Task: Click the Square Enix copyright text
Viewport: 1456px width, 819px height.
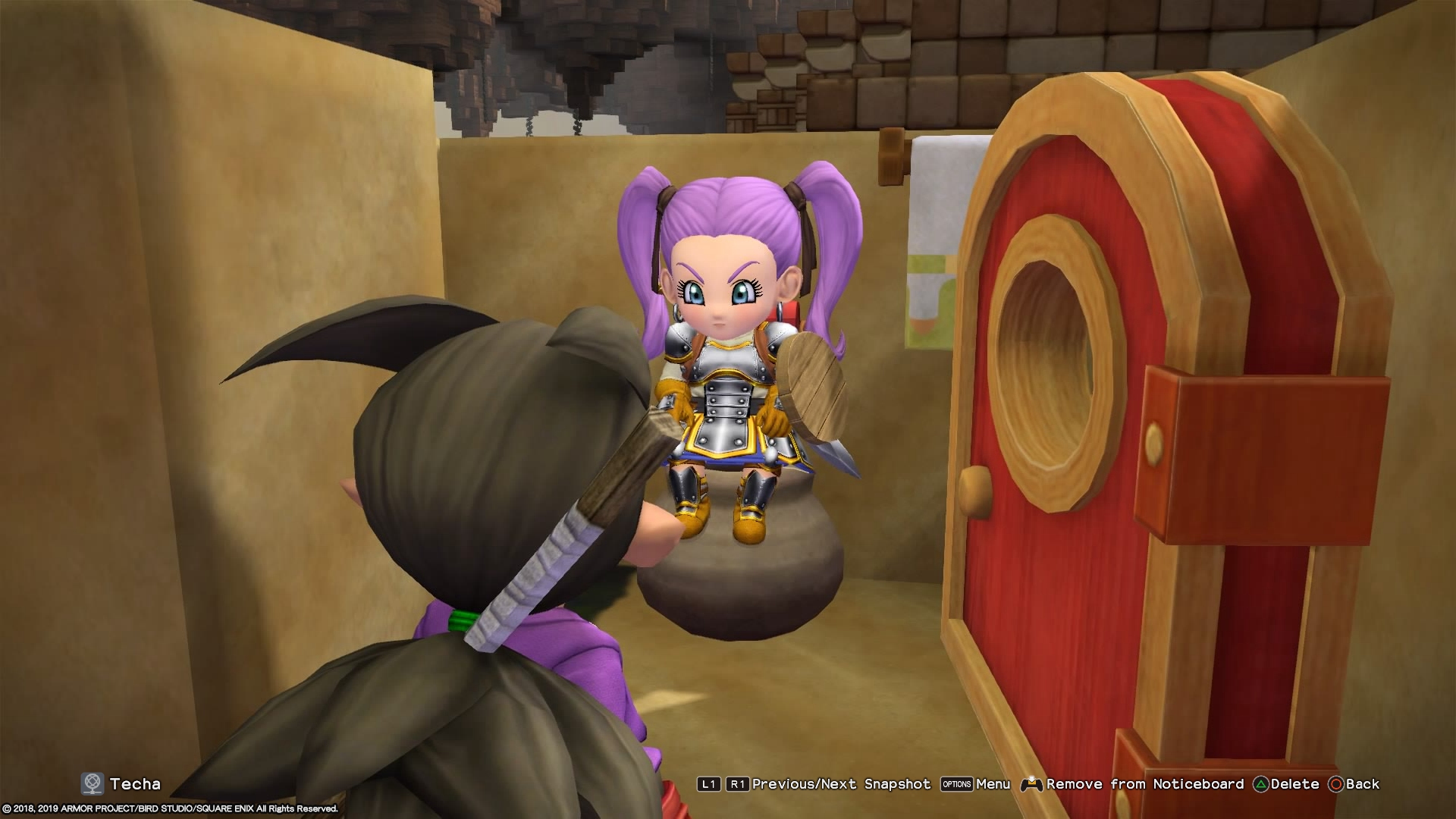Action: click(171, 809)
